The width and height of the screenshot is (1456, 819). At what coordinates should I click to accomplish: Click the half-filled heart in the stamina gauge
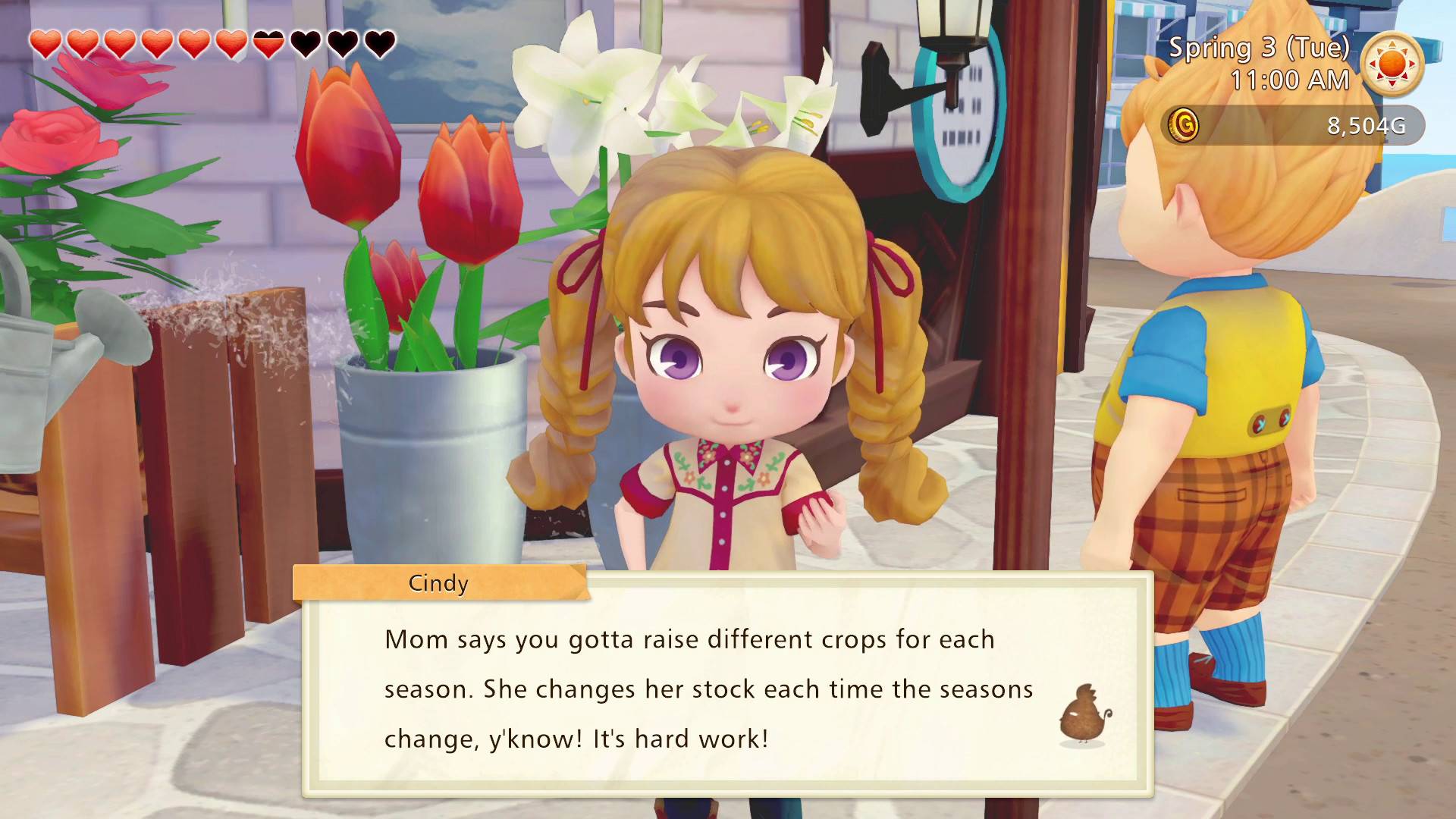click(x=269, y=43)
